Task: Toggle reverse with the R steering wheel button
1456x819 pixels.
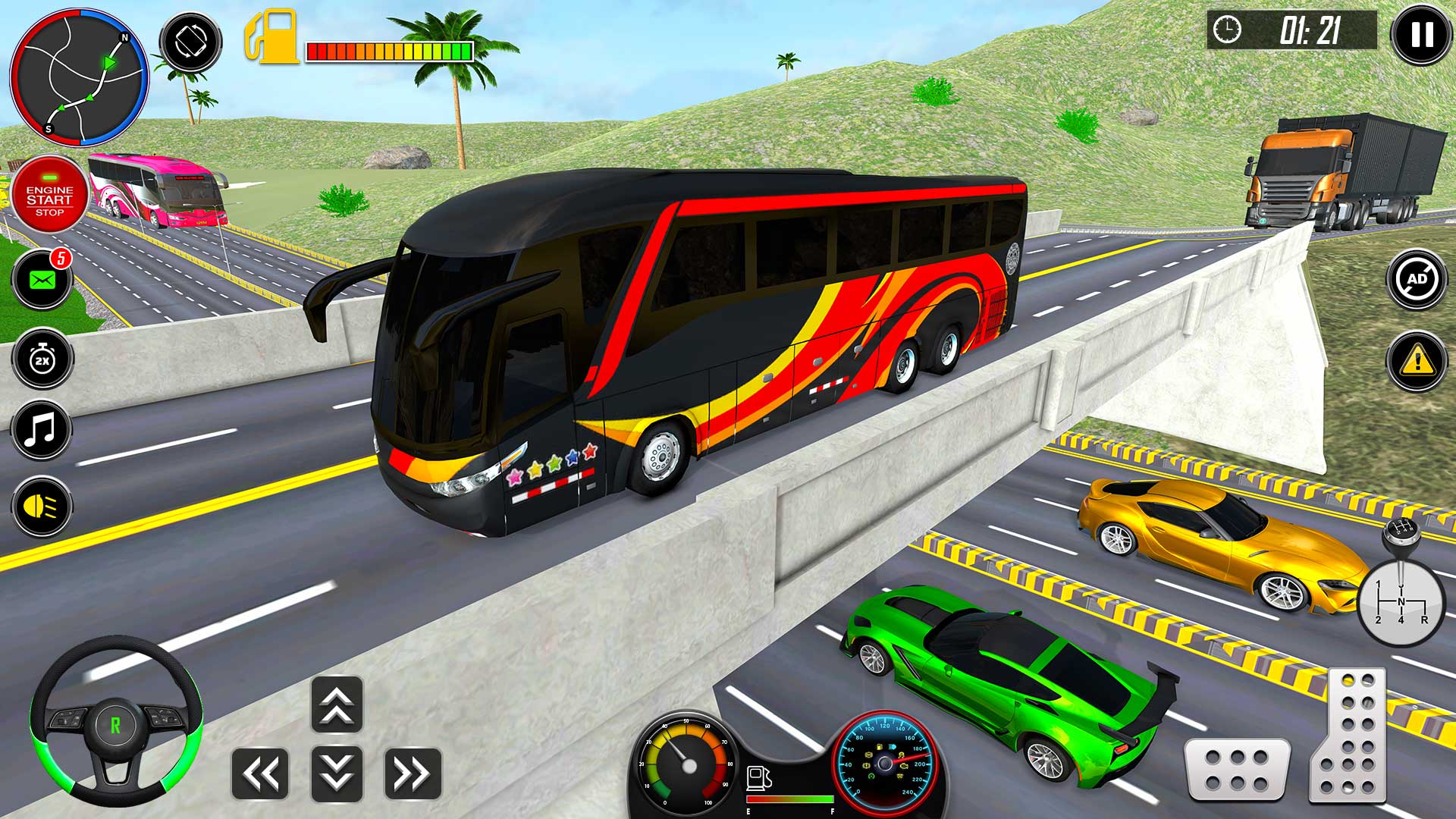Action: (x=114, y=724)
